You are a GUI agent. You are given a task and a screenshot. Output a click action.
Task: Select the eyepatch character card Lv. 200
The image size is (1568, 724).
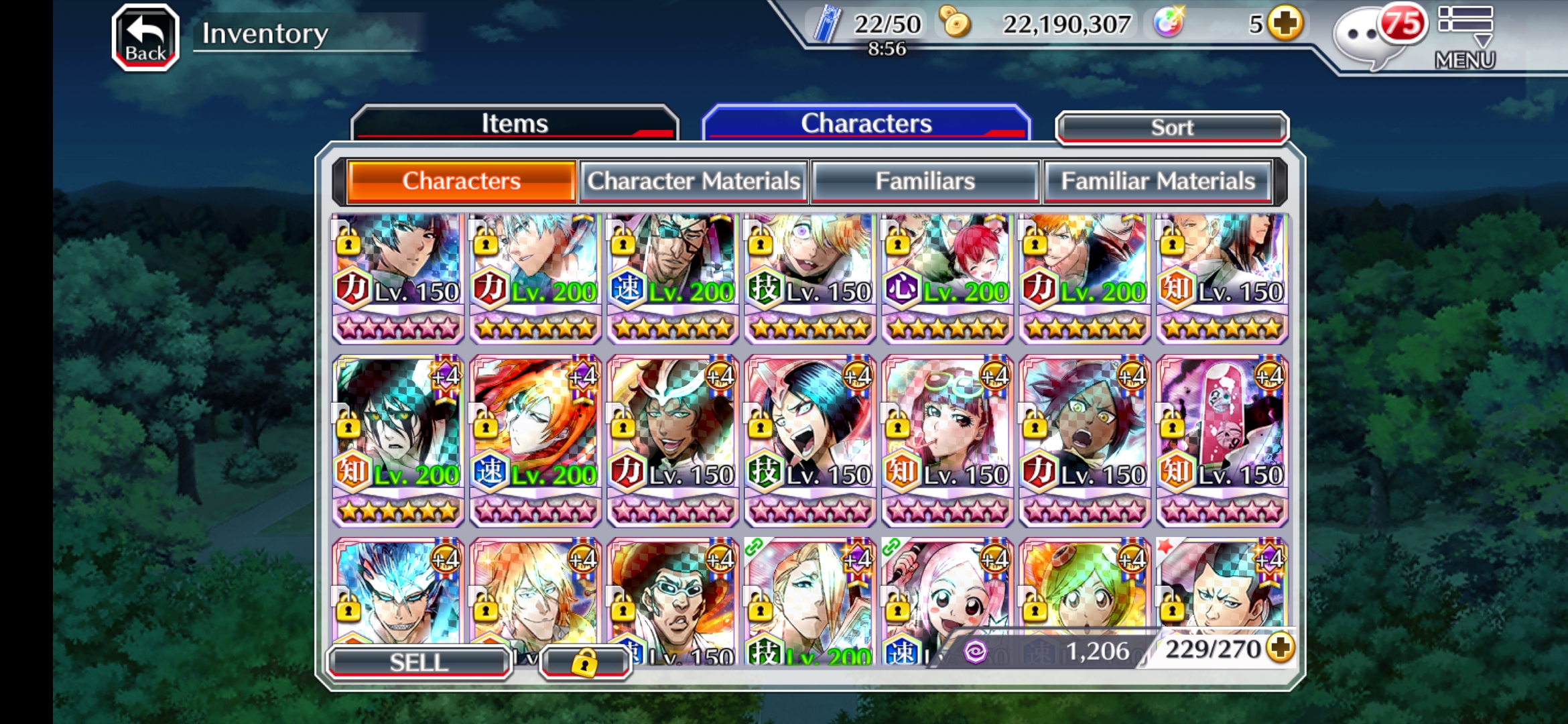(x=672, y=275)
